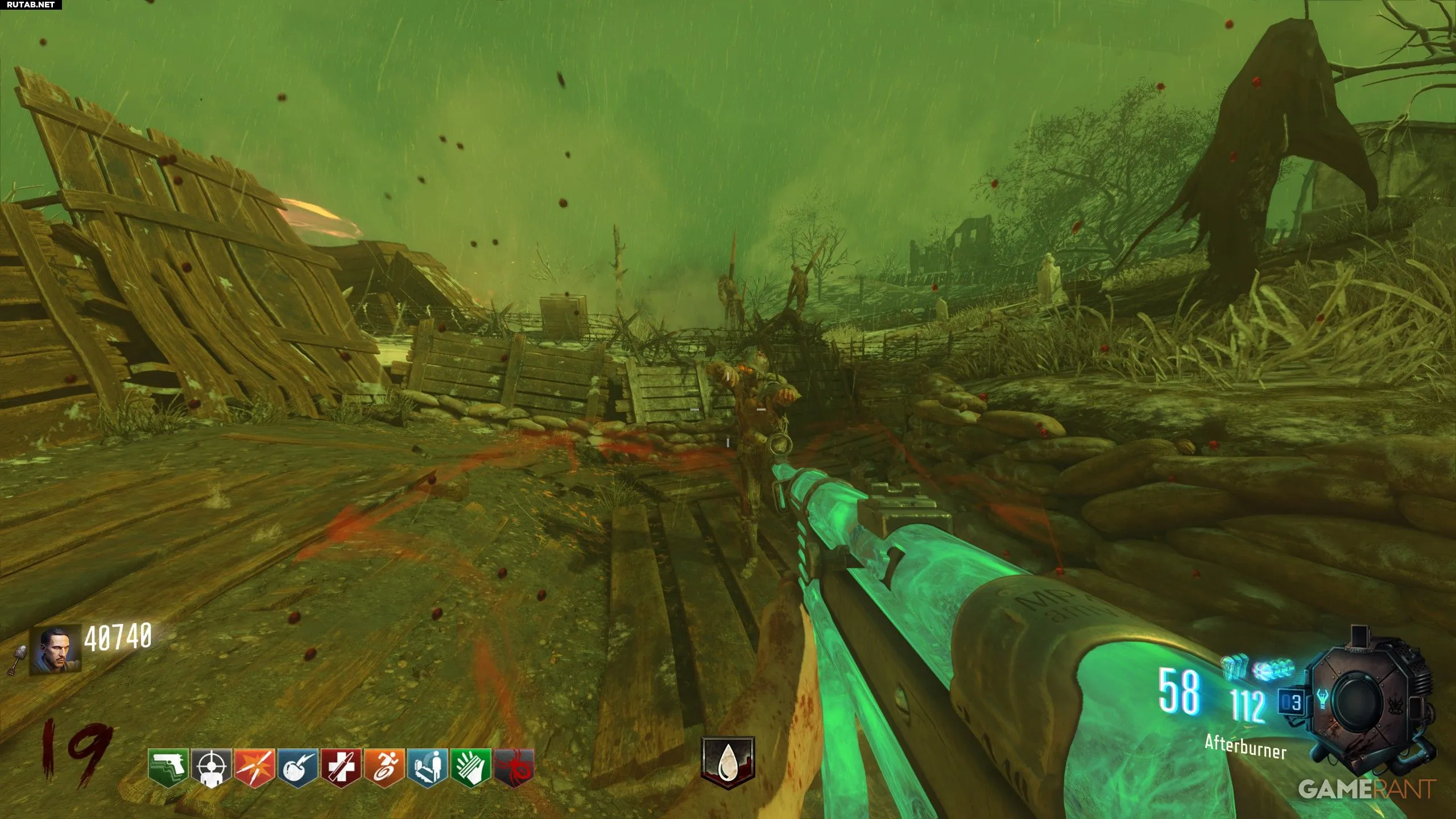Open the GameRant watermark logo
Viewport: 1456px width, 819px height.
pyautogui.click(x=1367, y=789)
